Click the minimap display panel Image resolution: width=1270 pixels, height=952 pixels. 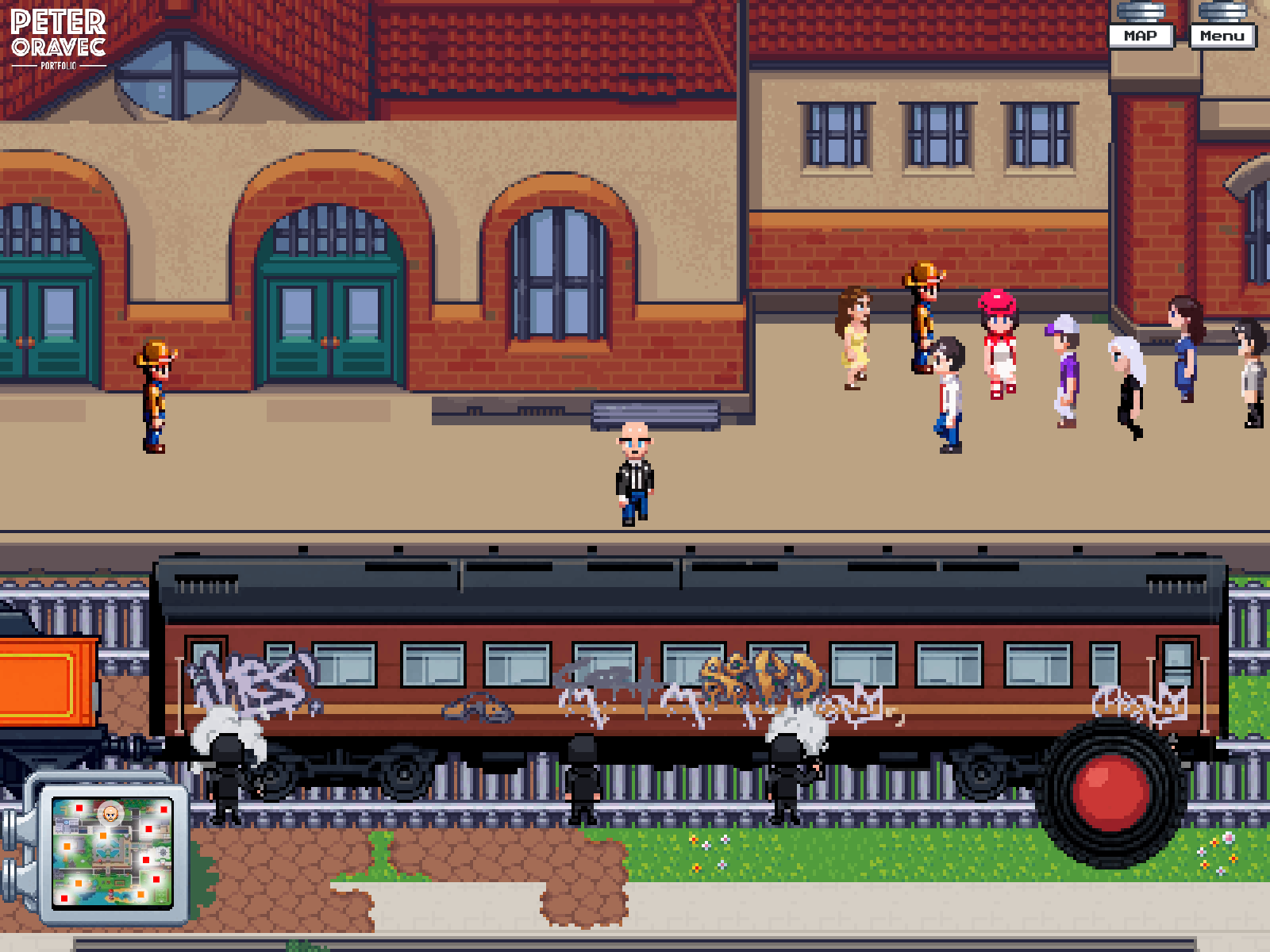pos(112,852)
